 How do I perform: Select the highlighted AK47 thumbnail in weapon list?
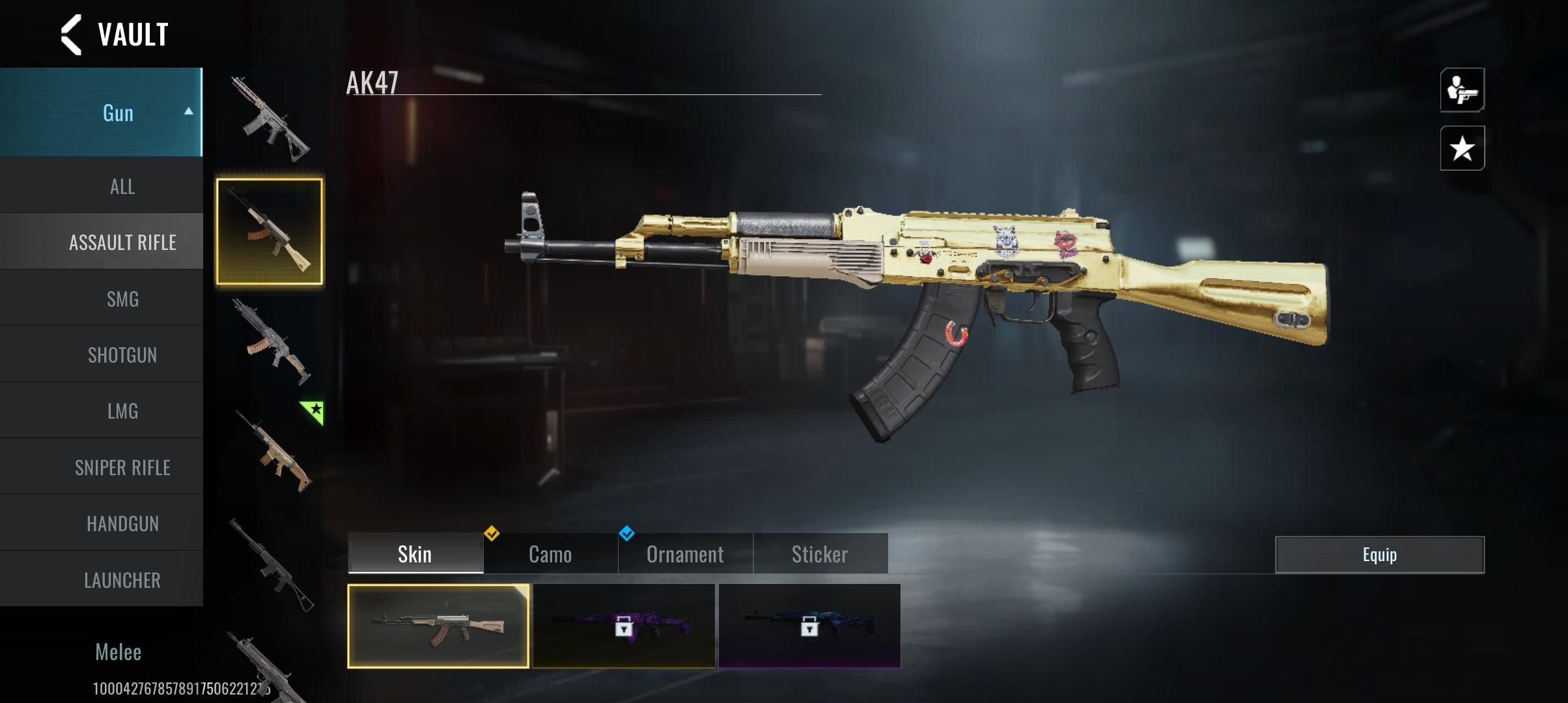(269, 232)
